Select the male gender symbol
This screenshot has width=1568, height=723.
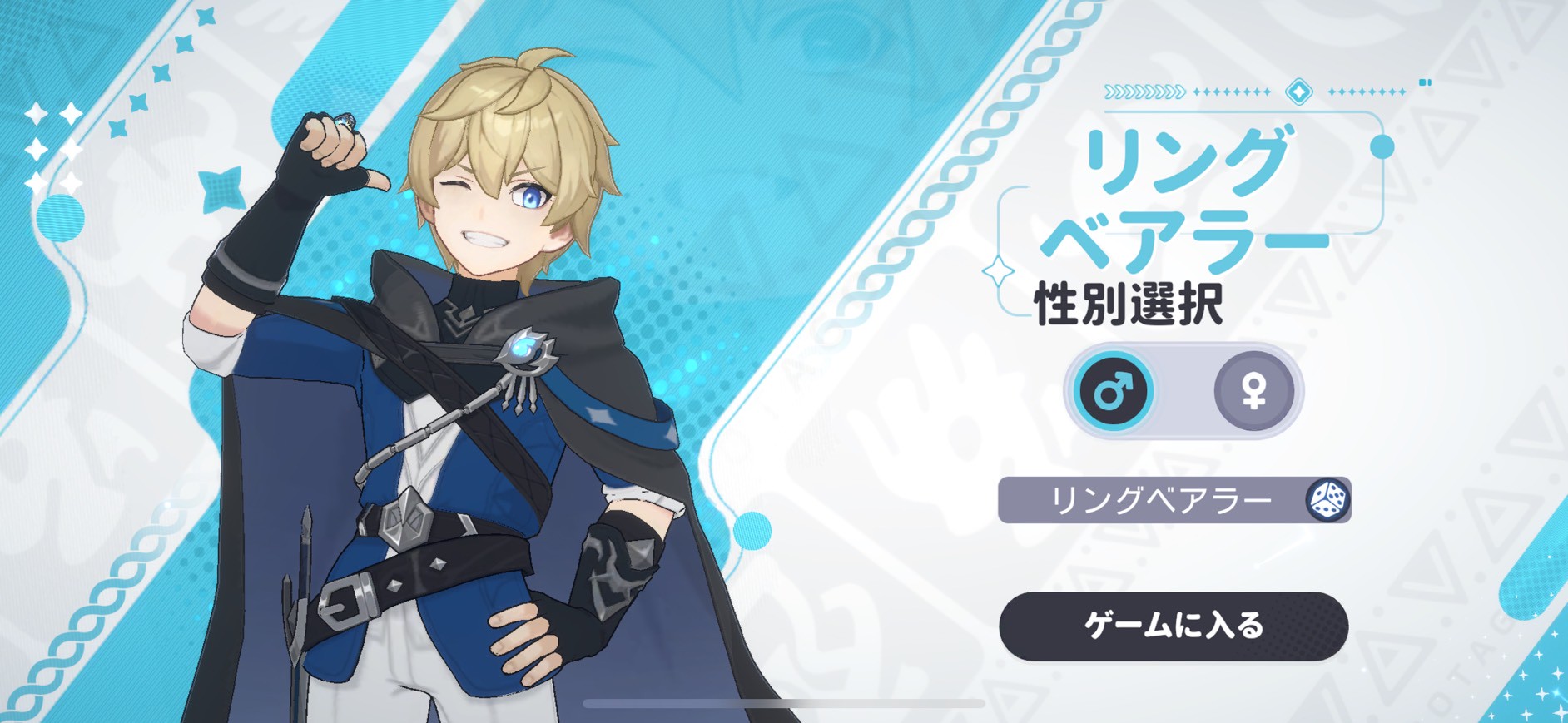1113,390
